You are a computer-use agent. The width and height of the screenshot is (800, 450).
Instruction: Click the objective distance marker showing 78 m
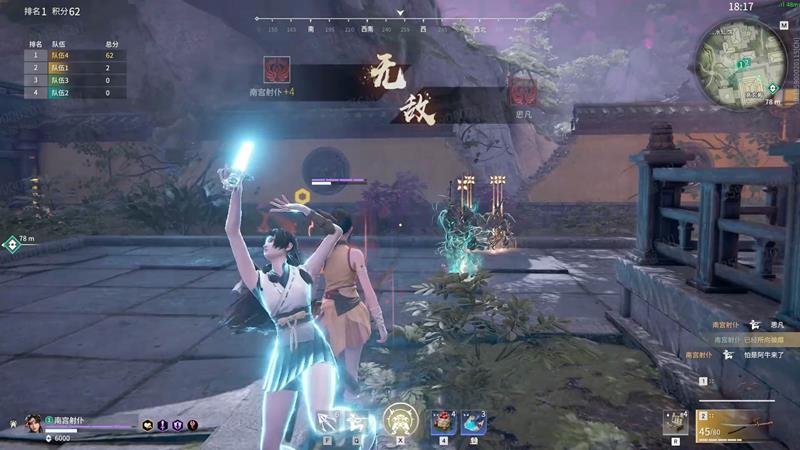[12, 243]
